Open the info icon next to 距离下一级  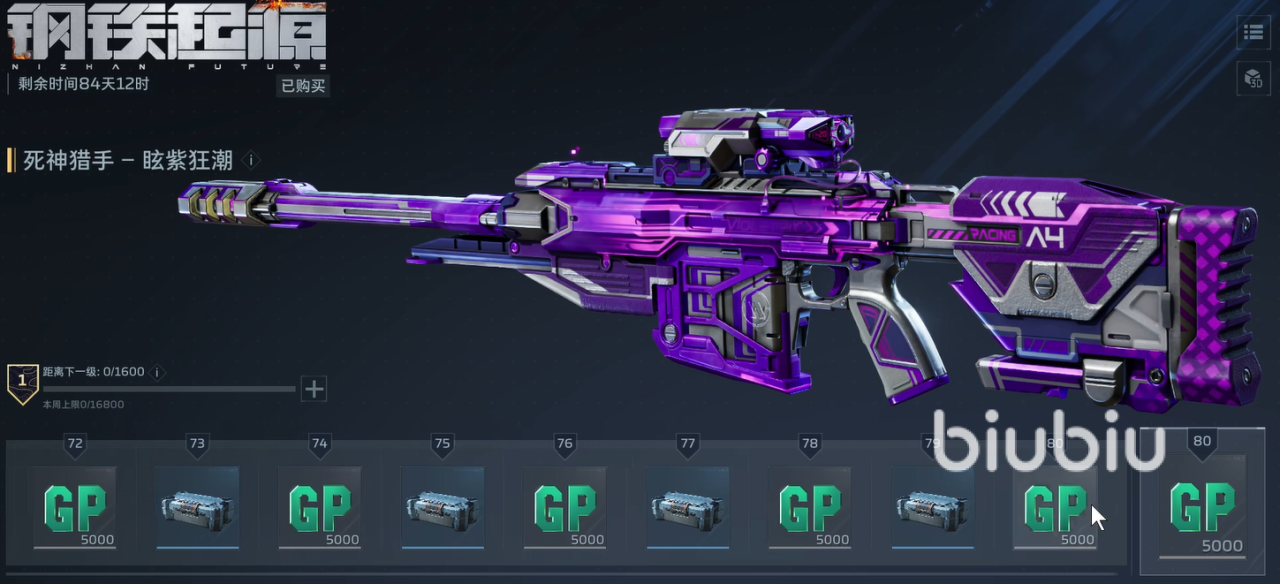(x=157, y=372)
